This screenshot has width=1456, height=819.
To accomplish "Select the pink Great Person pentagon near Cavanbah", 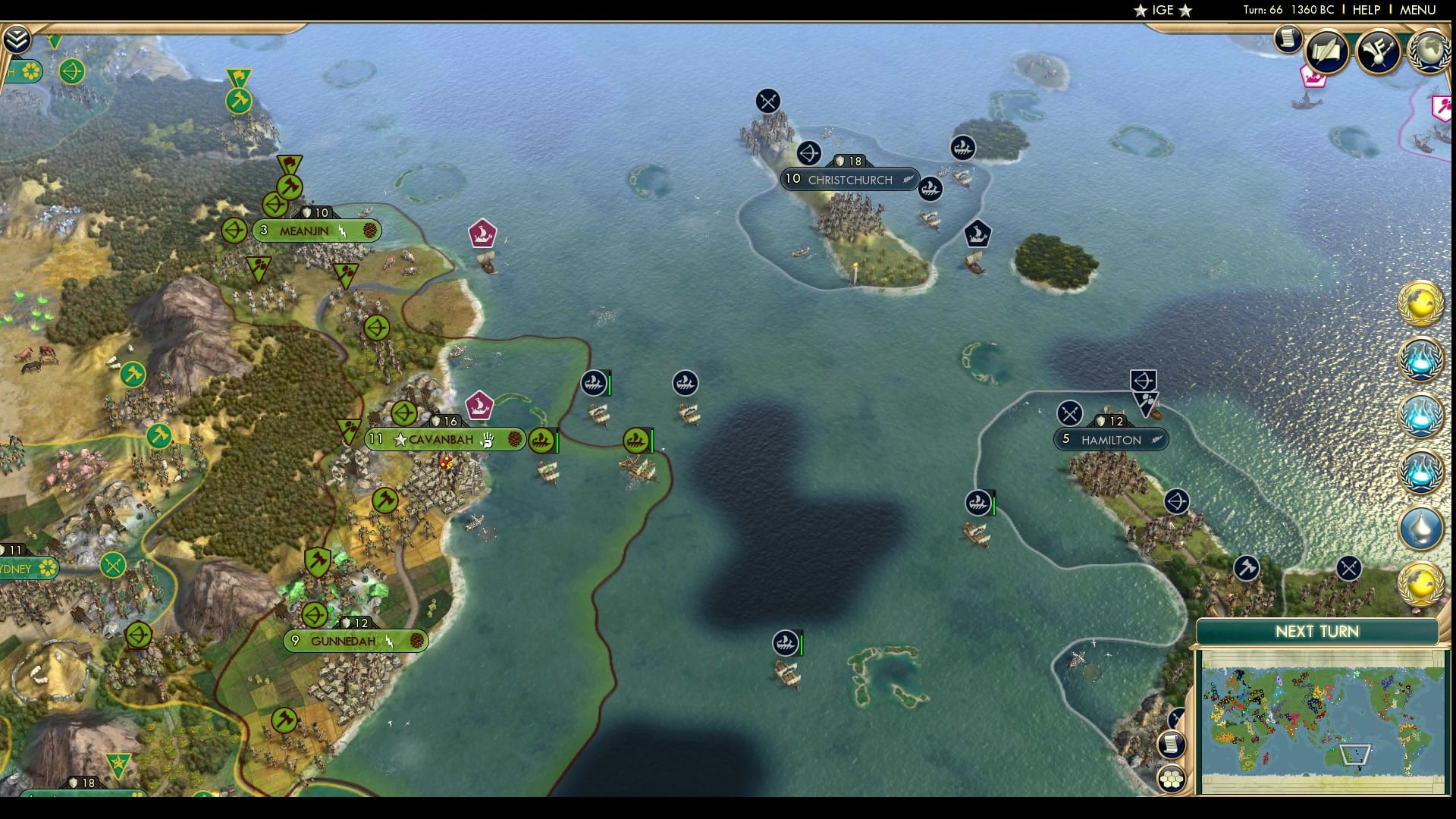I will pyautogui.click(x=479, y=405).
